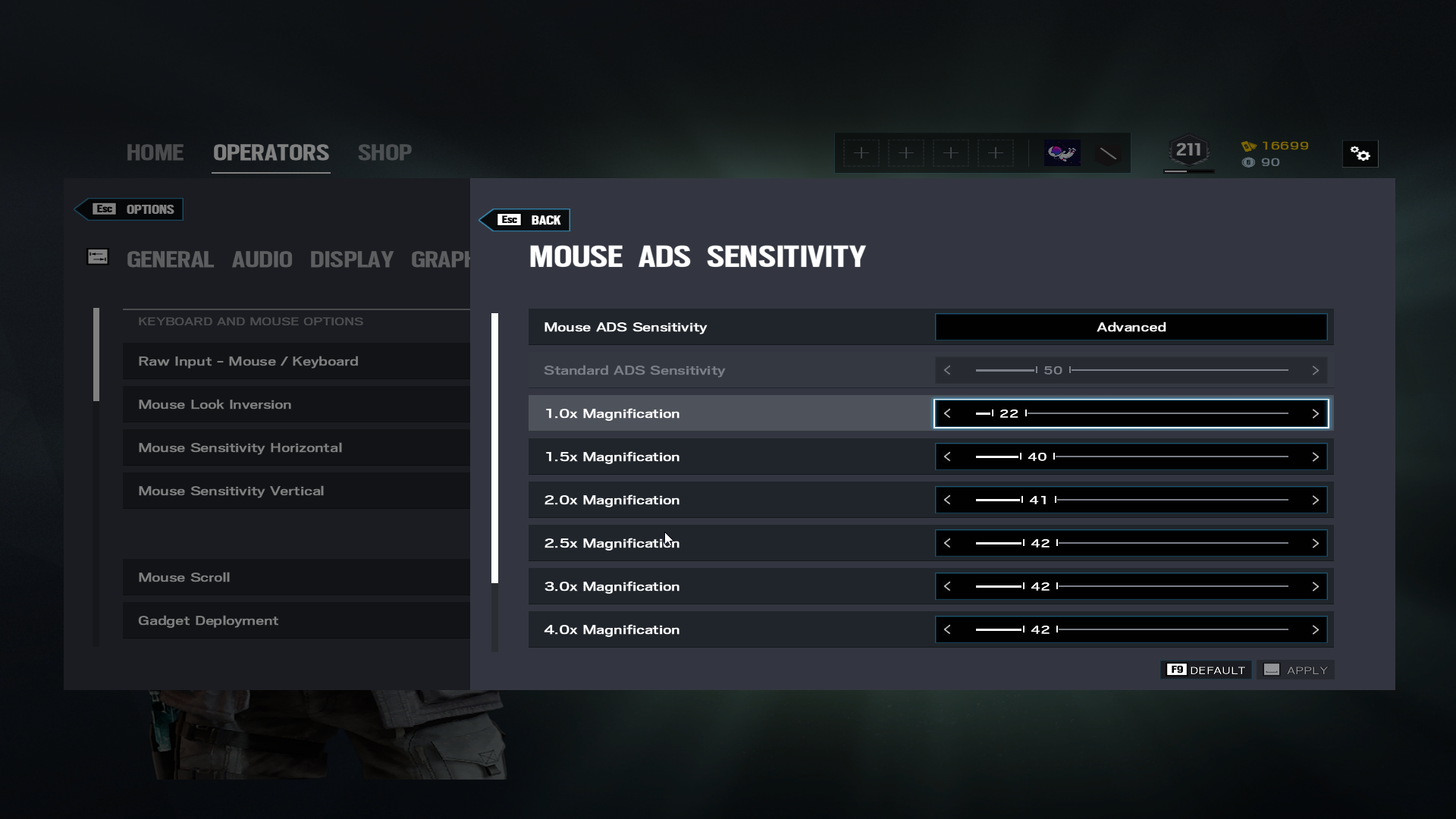Select the GENERAL options tab
Viewport: 1456px width, 819px height.
click(x=170, y=259)
